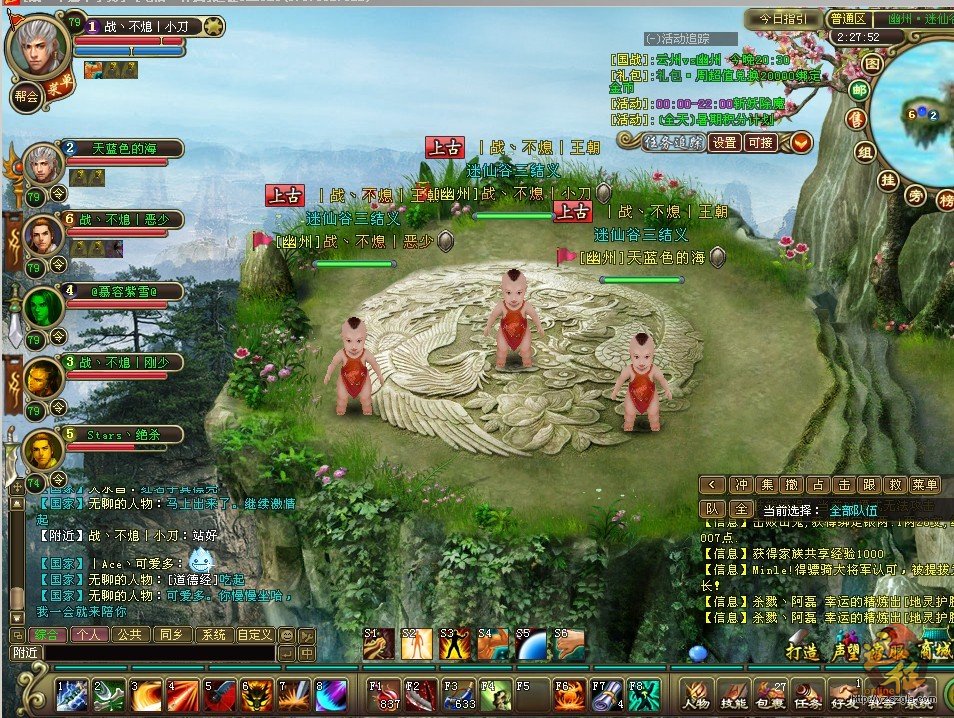Open the 邮 mail button beside the minimap
This screenshot has width=954, height=718.
click(x=859, y=90)
